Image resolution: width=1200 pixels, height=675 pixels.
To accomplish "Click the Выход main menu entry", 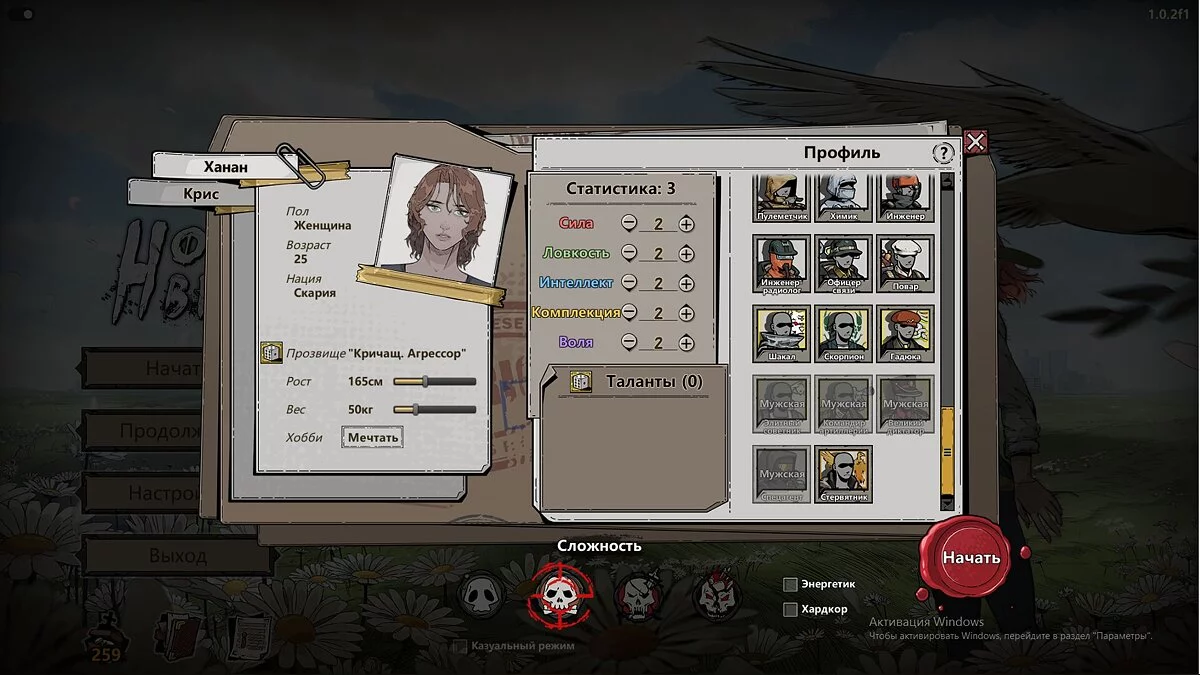I will coord(177,555).
